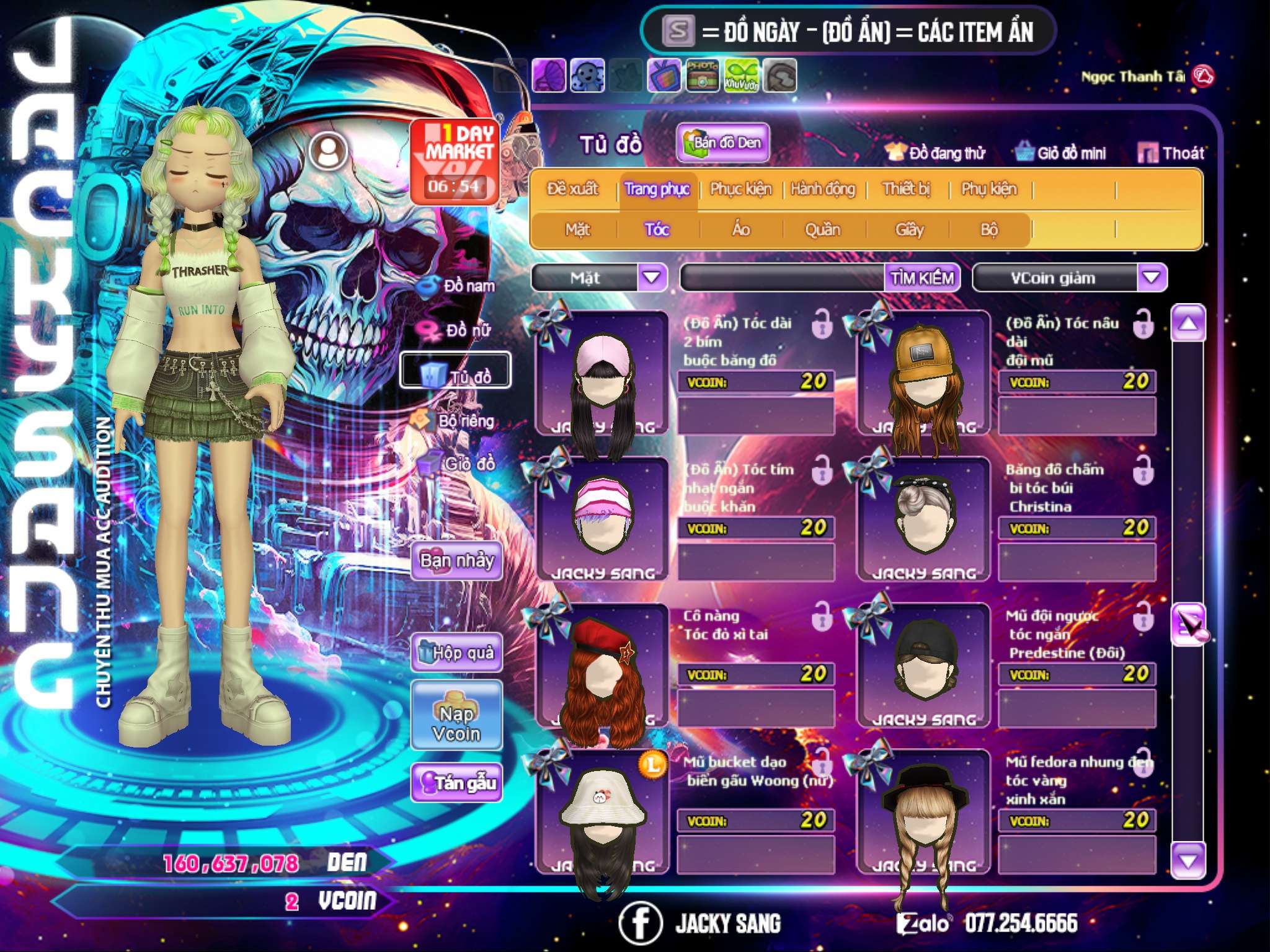Image resolution: width=1270 pixels, height=952 pixels.
Task: Open the Bạn nhảy button
Action: click(x=457, y=561)
